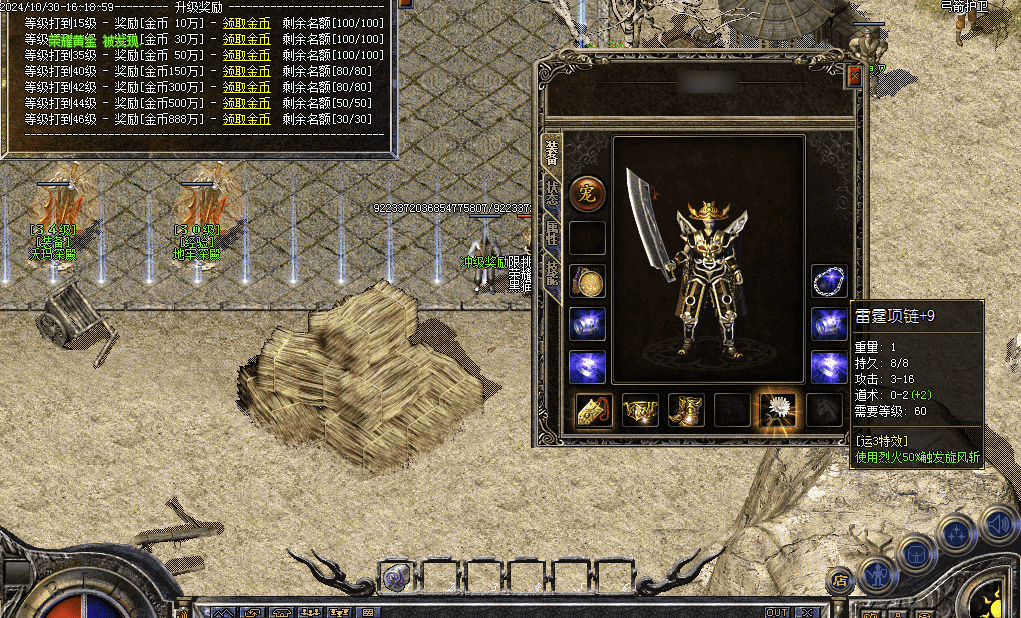The height and width of the screenshot is (618, 1021).
Task: Show the 技能 (skills) tab
Action: pyautogui.click(x=552, y=274)
